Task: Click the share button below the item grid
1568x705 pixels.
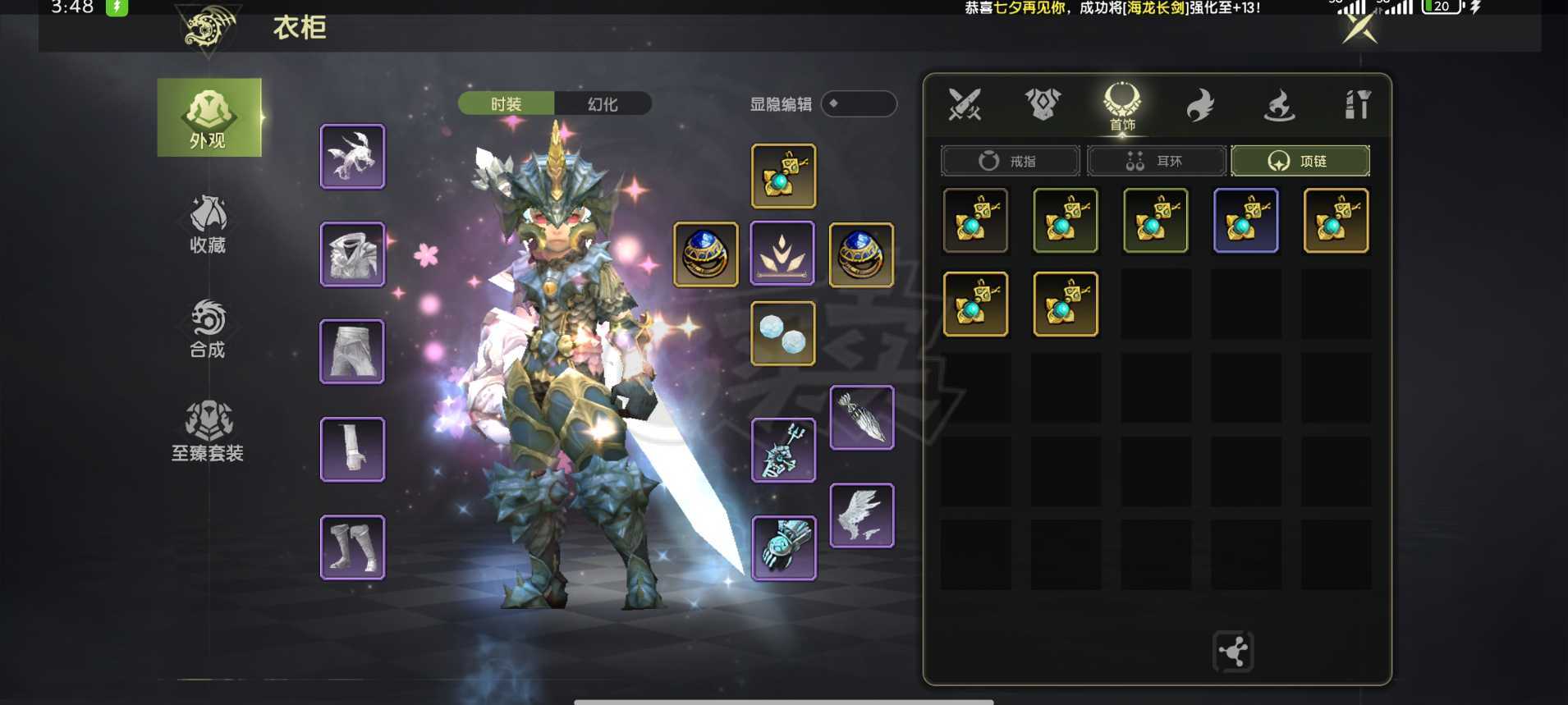Action: (x=1233, y=652)
